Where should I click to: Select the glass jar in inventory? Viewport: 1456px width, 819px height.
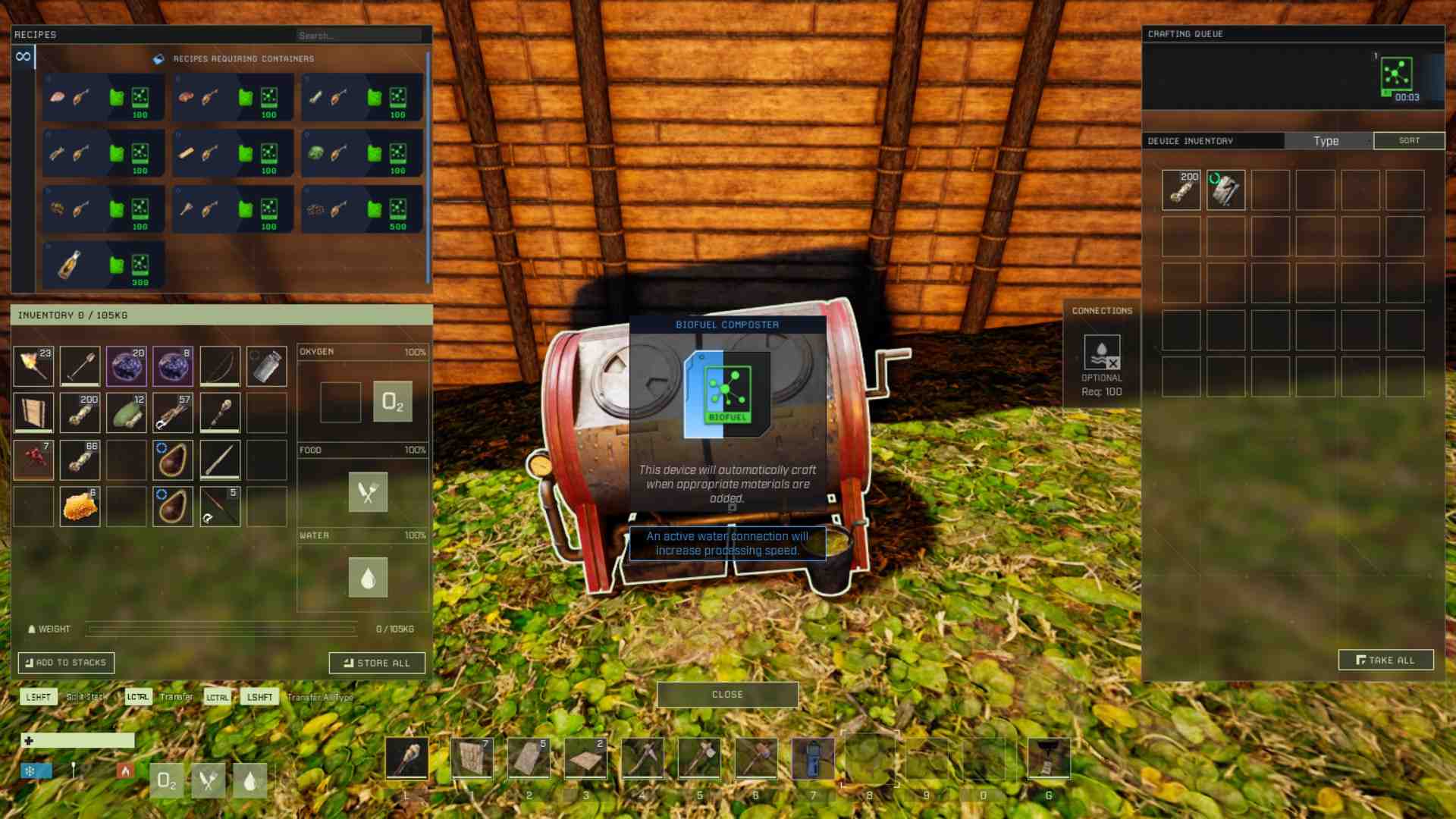click(x=266, y=366)
